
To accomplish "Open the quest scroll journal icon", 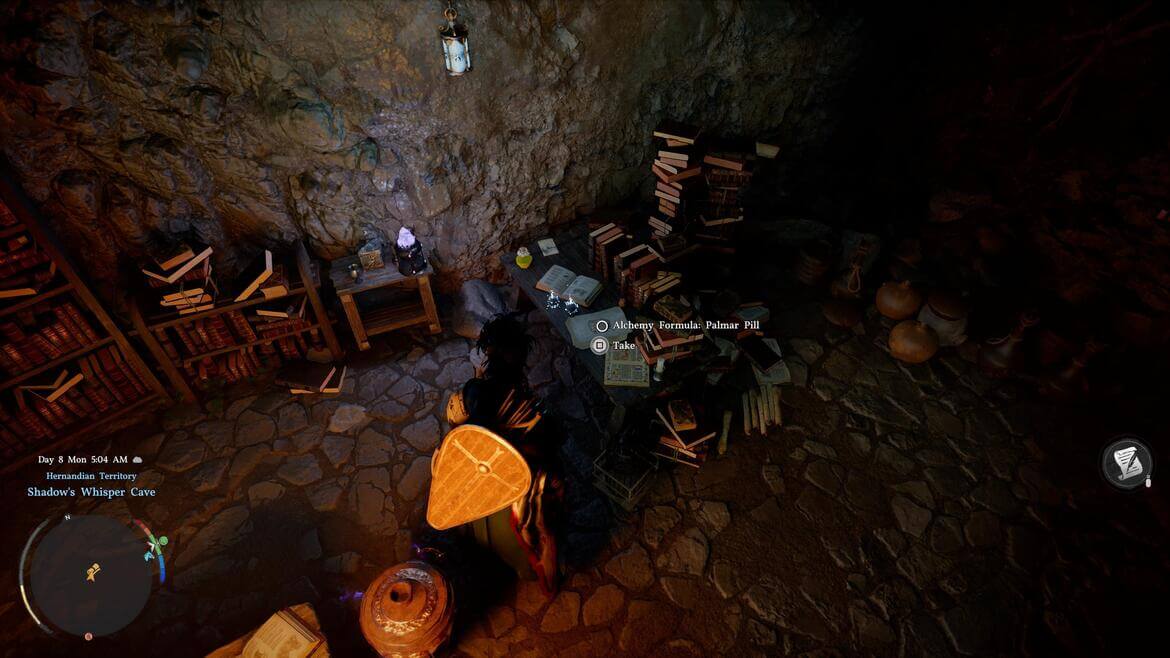I will [1127, 464].
